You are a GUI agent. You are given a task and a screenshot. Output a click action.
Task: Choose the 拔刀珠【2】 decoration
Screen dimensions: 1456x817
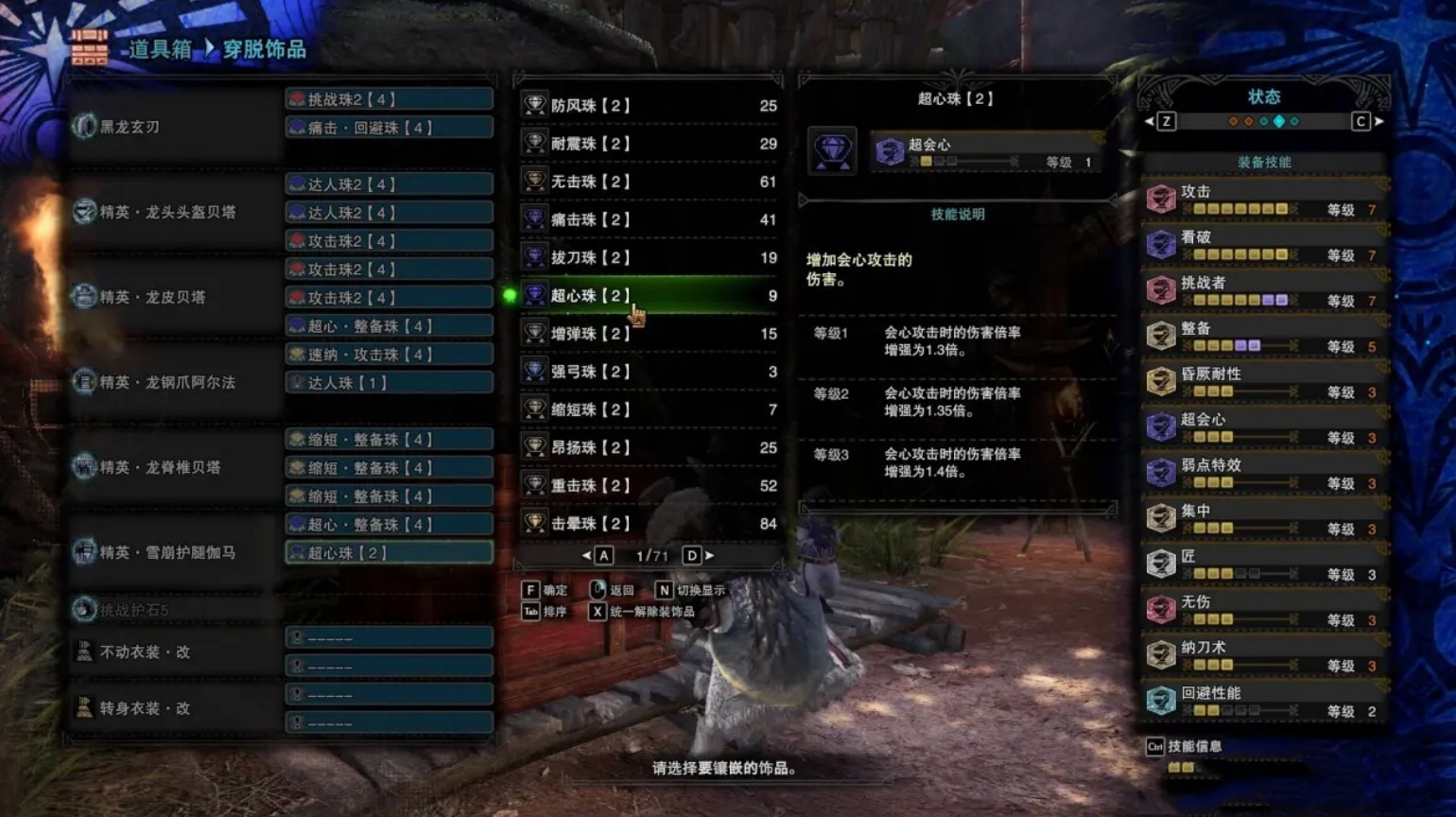coord(649,257)
